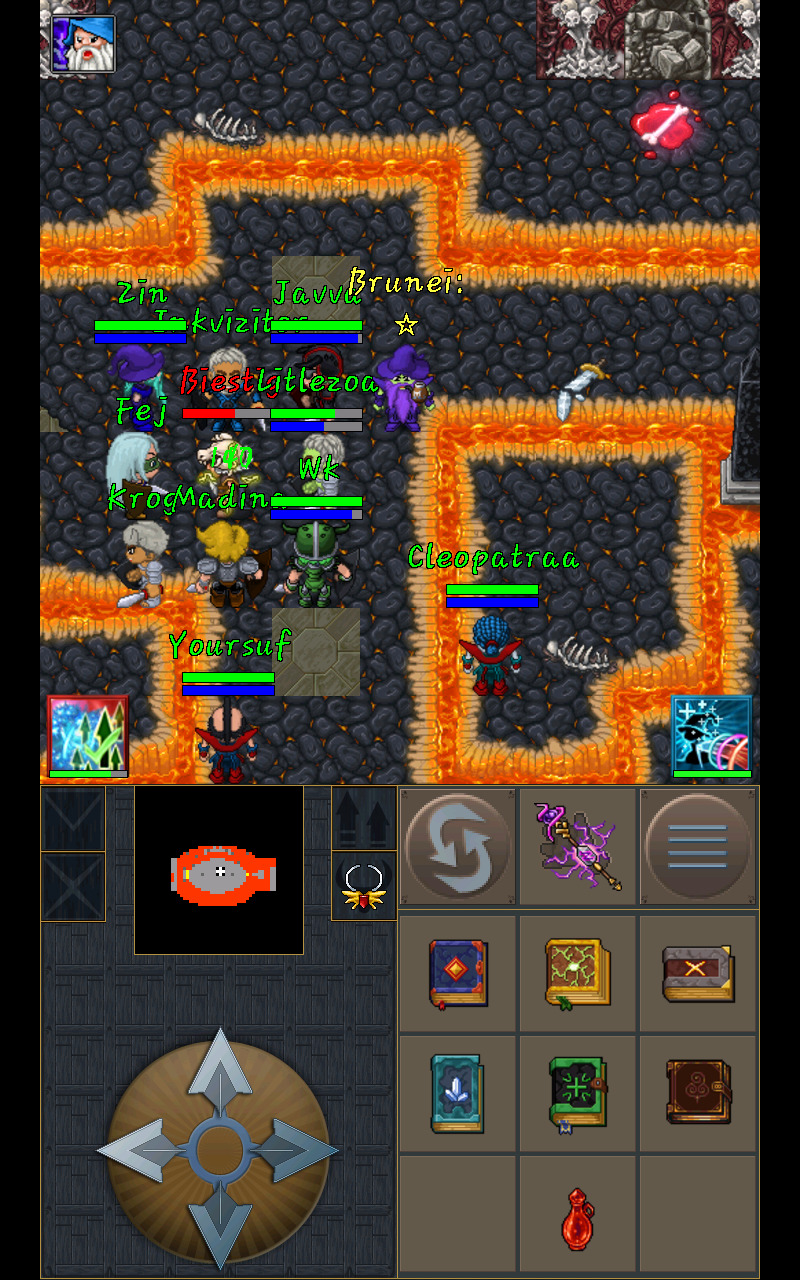Drink the red health potion
Screen dimensions: 800x1280
(x=578, y=1217)
